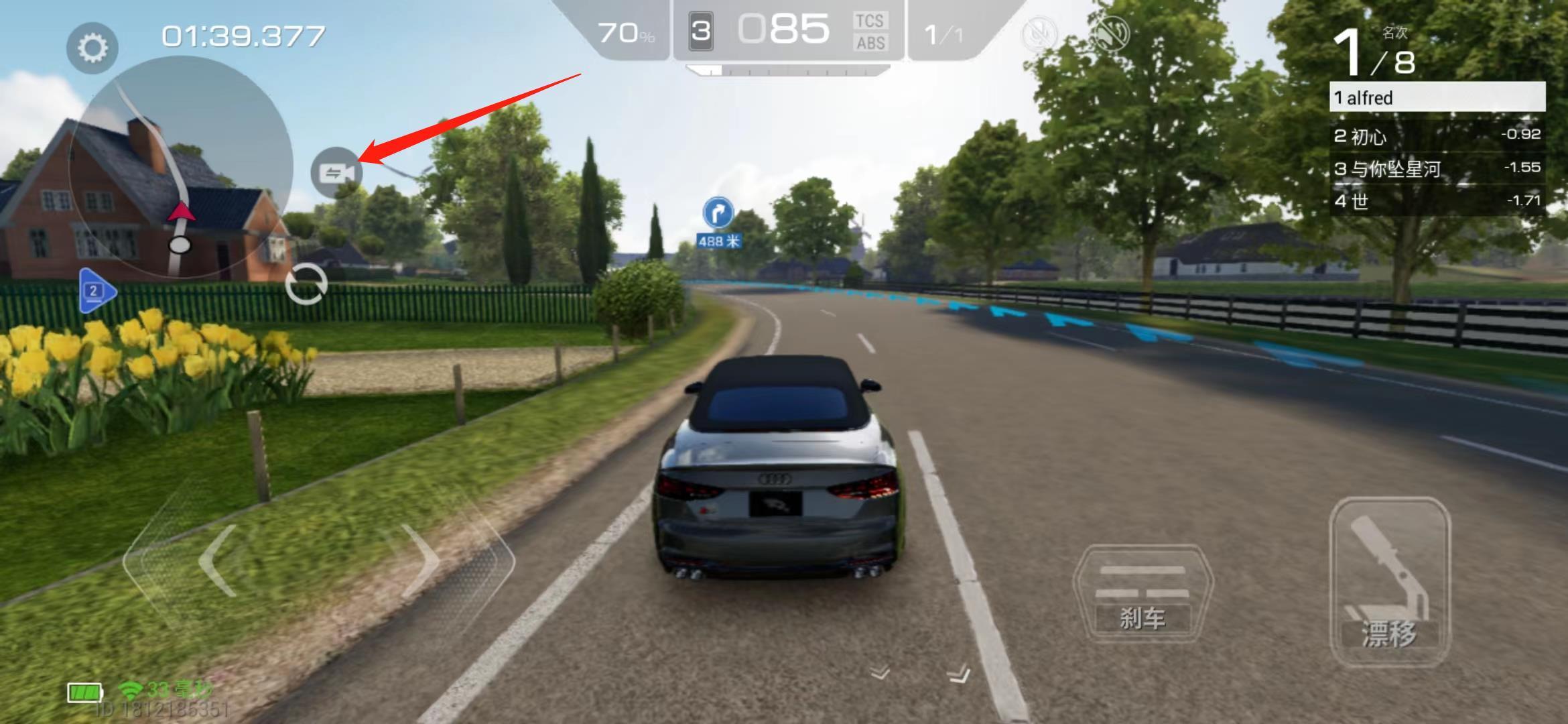Activate the 漂移 drift handbrake
This screenshot has height=724, width=1568.
click(x=1390, y=582)
